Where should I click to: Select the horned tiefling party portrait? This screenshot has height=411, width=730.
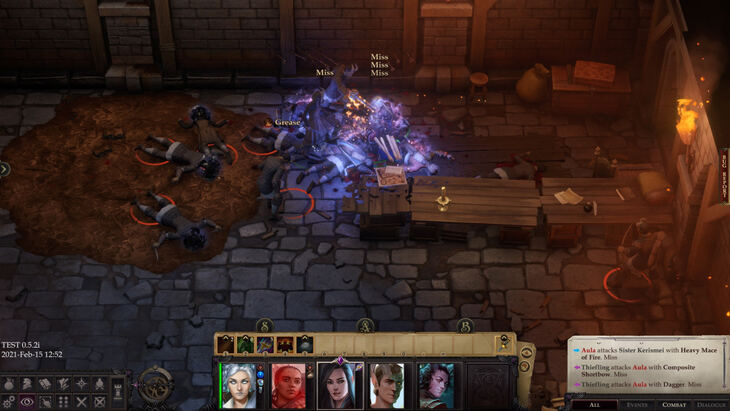tap(435, 384)
